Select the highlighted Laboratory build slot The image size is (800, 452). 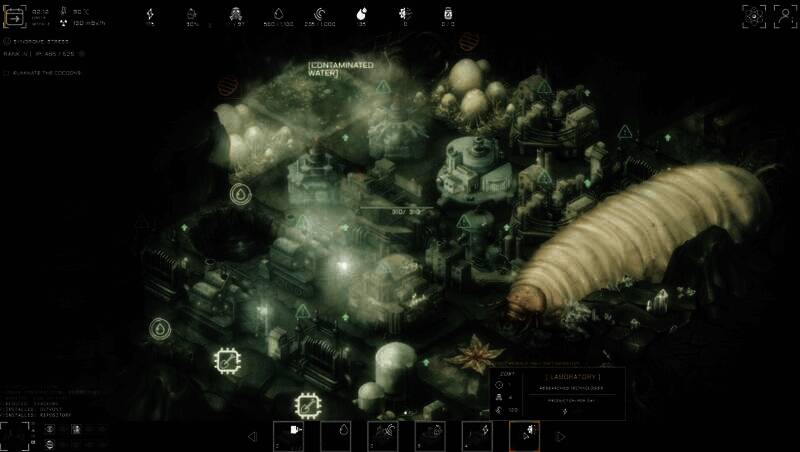pos(524,435)
